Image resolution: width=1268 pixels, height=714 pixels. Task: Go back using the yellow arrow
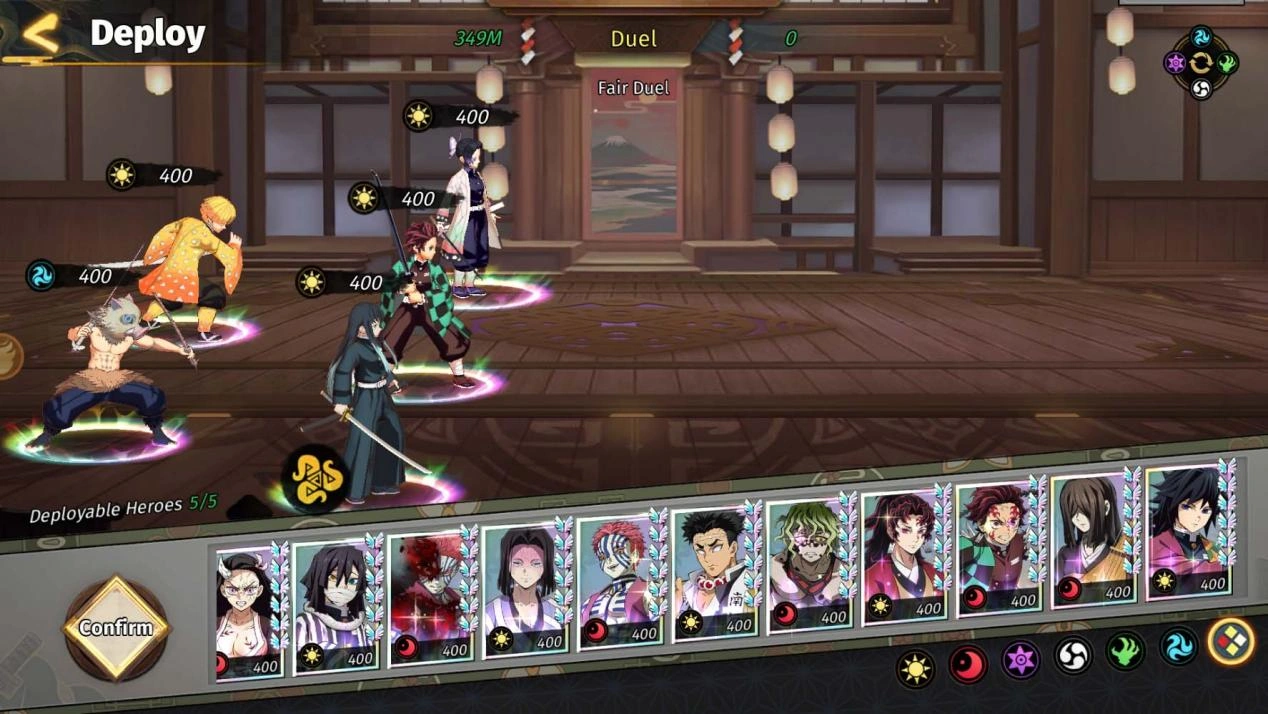40,33
